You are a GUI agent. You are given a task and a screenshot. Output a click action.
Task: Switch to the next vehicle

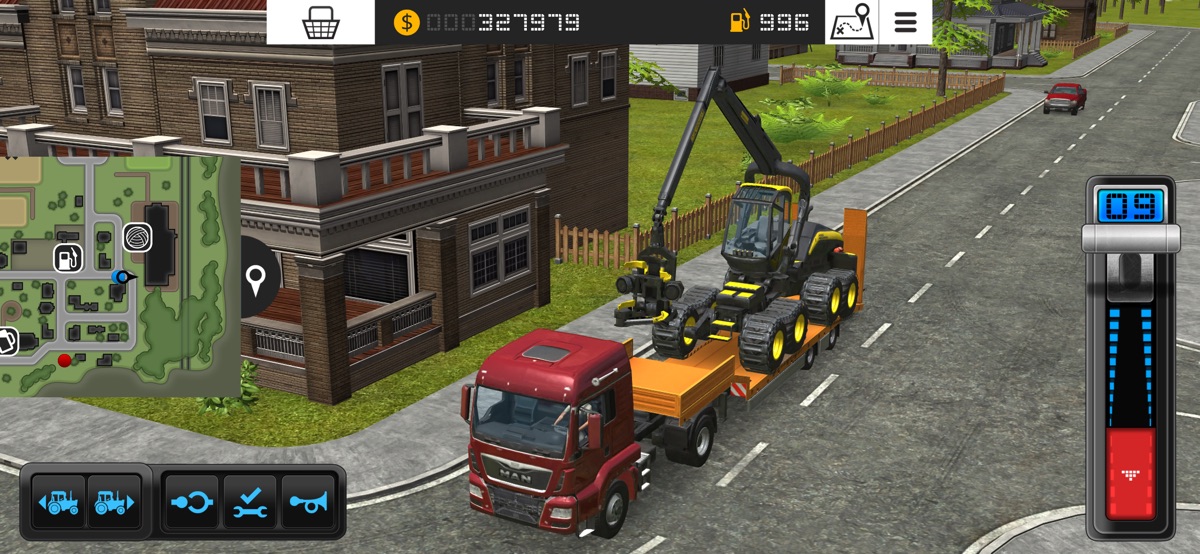click(x=114, y=502)
